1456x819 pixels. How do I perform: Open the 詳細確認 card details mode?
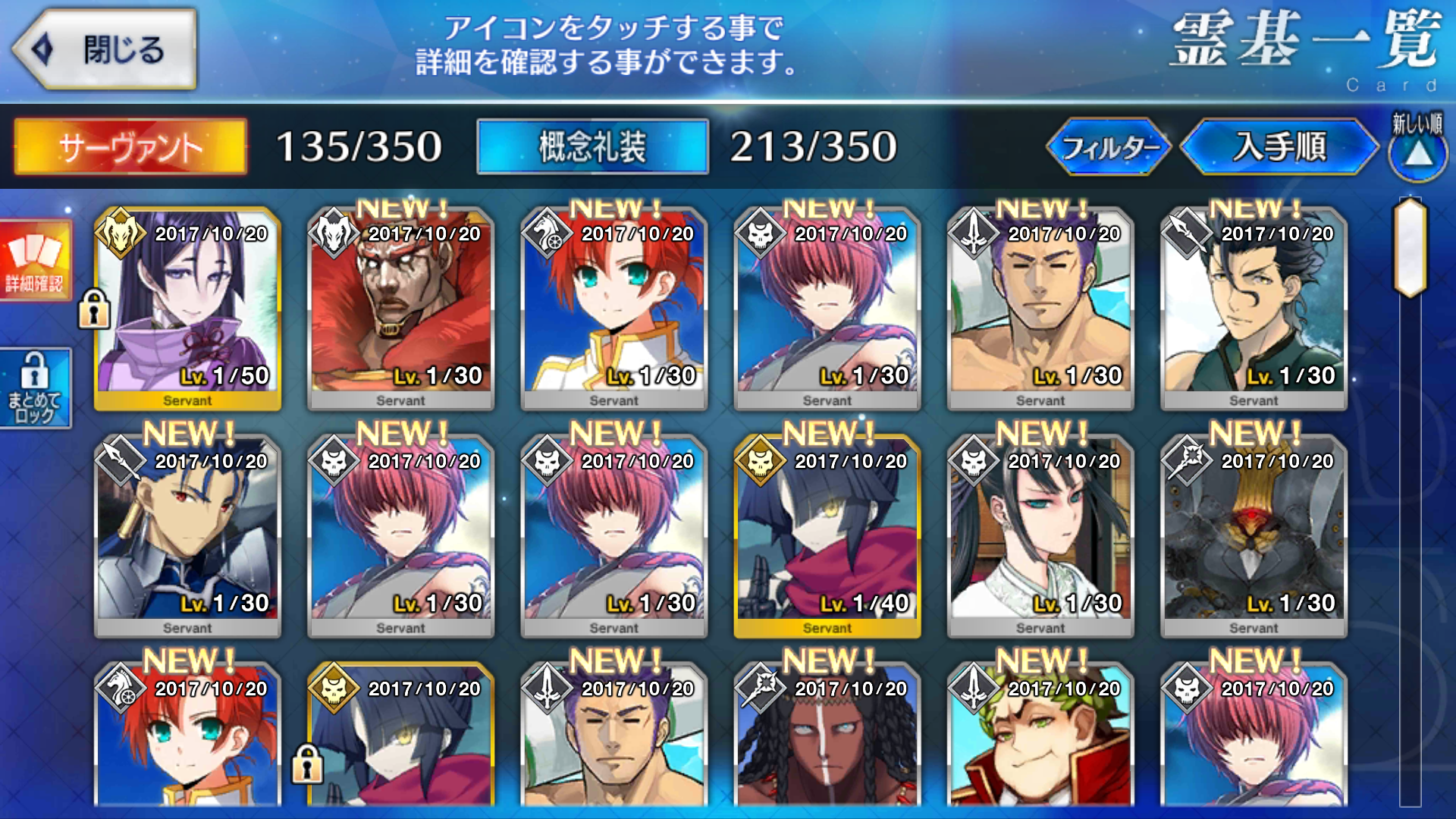point(35,259)
